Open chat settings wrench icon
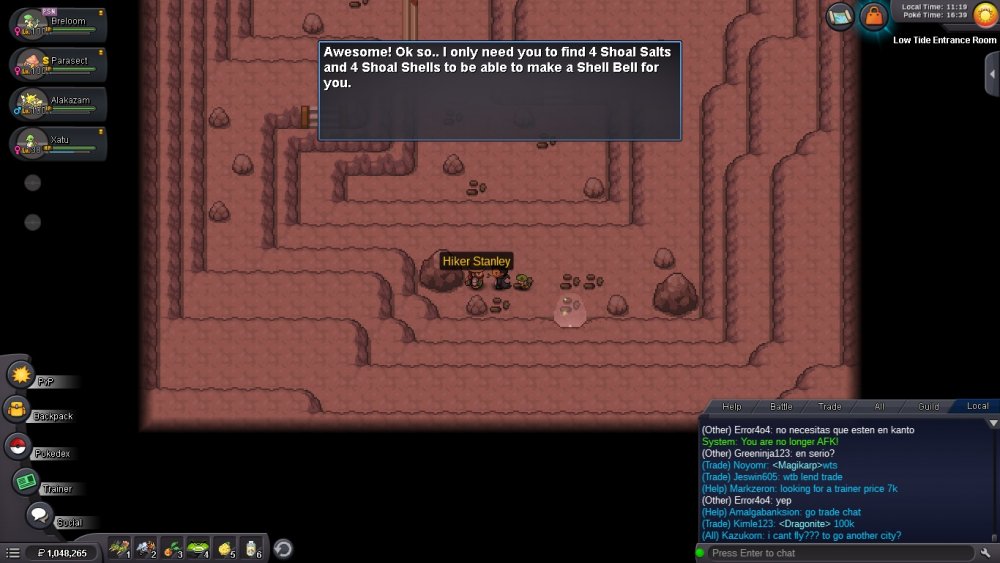 pos(986,553)
